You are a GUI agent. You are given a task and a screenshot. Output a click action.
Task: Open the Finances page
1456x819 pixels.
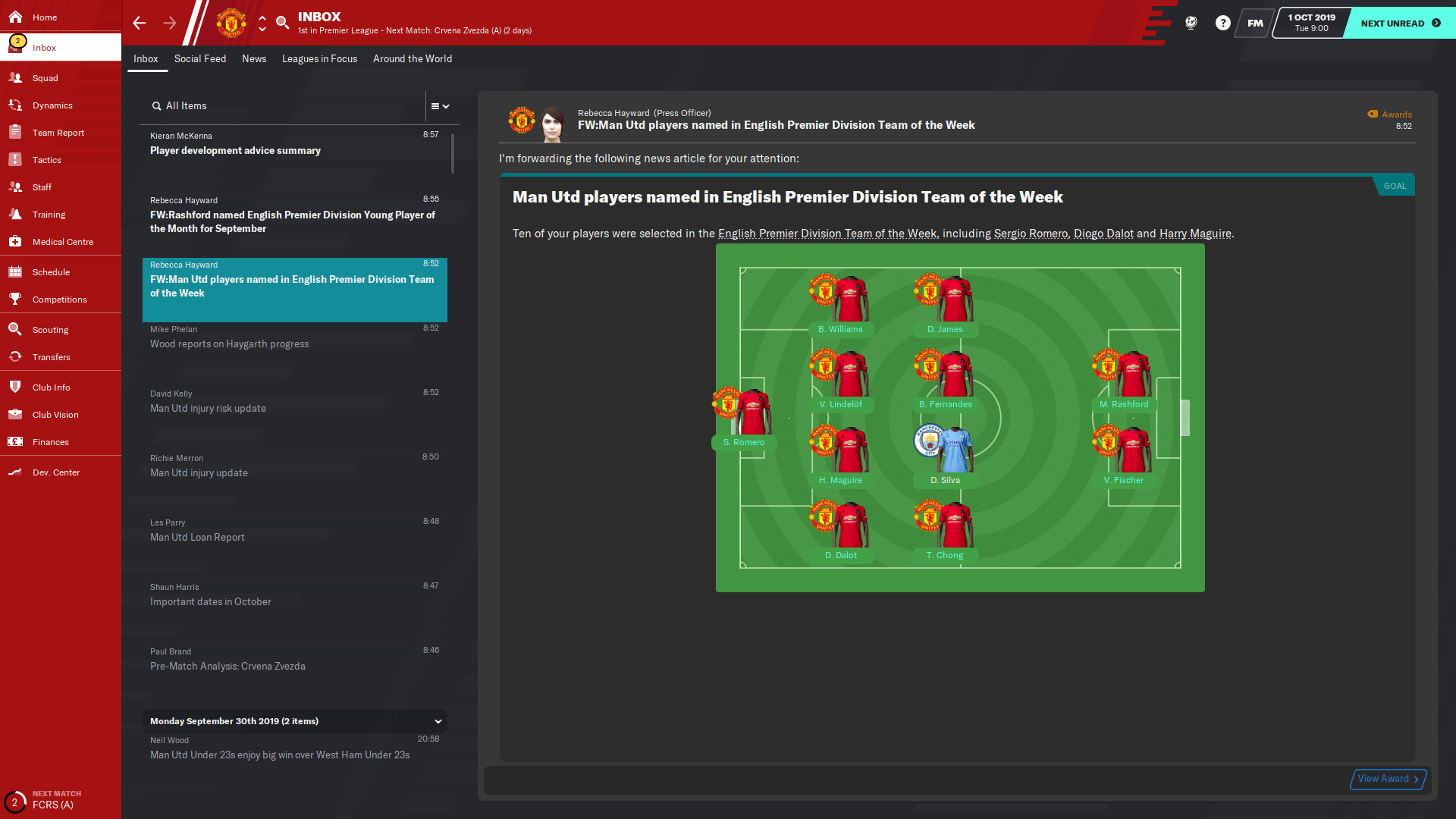coord(51,442)
